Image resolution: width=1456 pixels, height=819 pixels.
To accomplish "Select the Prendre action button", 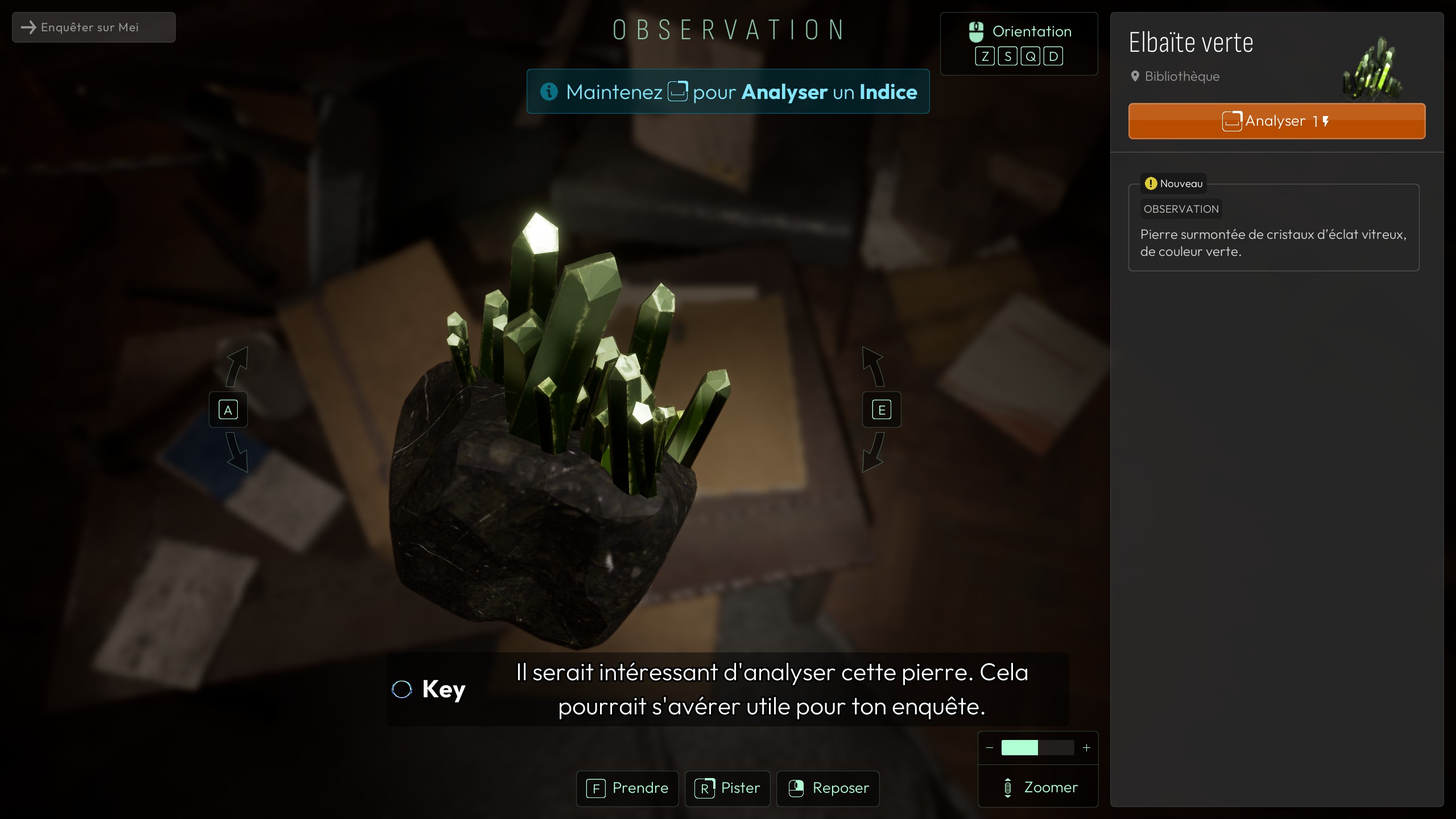I will click(627, 788).
